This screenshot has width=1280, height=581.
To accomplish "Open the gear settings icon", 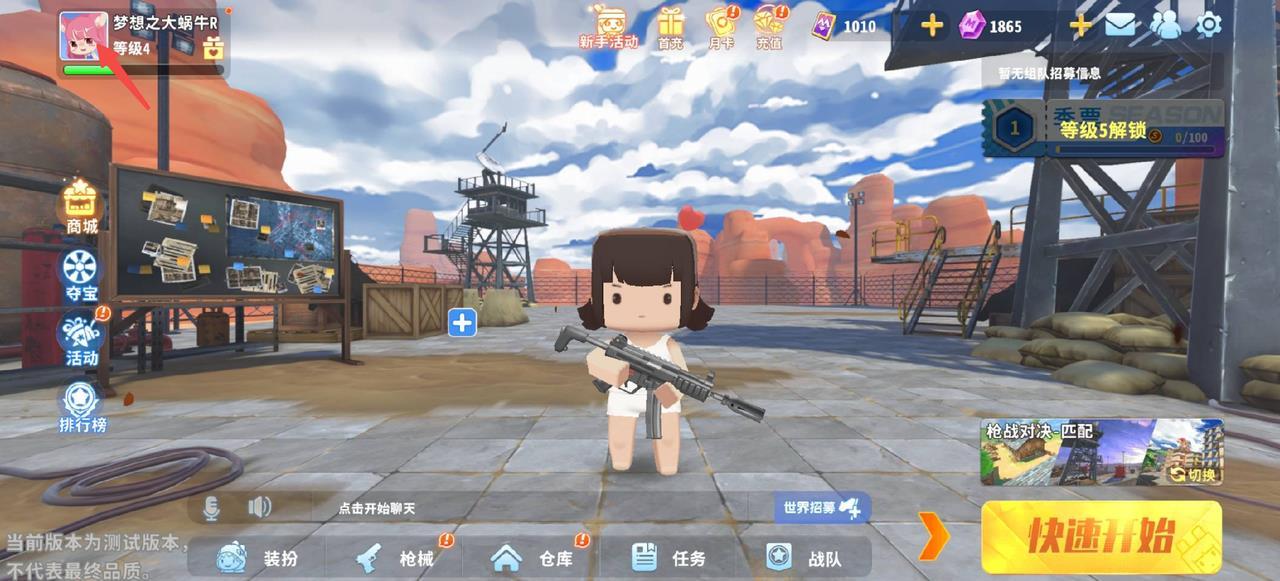I will point(1209,25).
